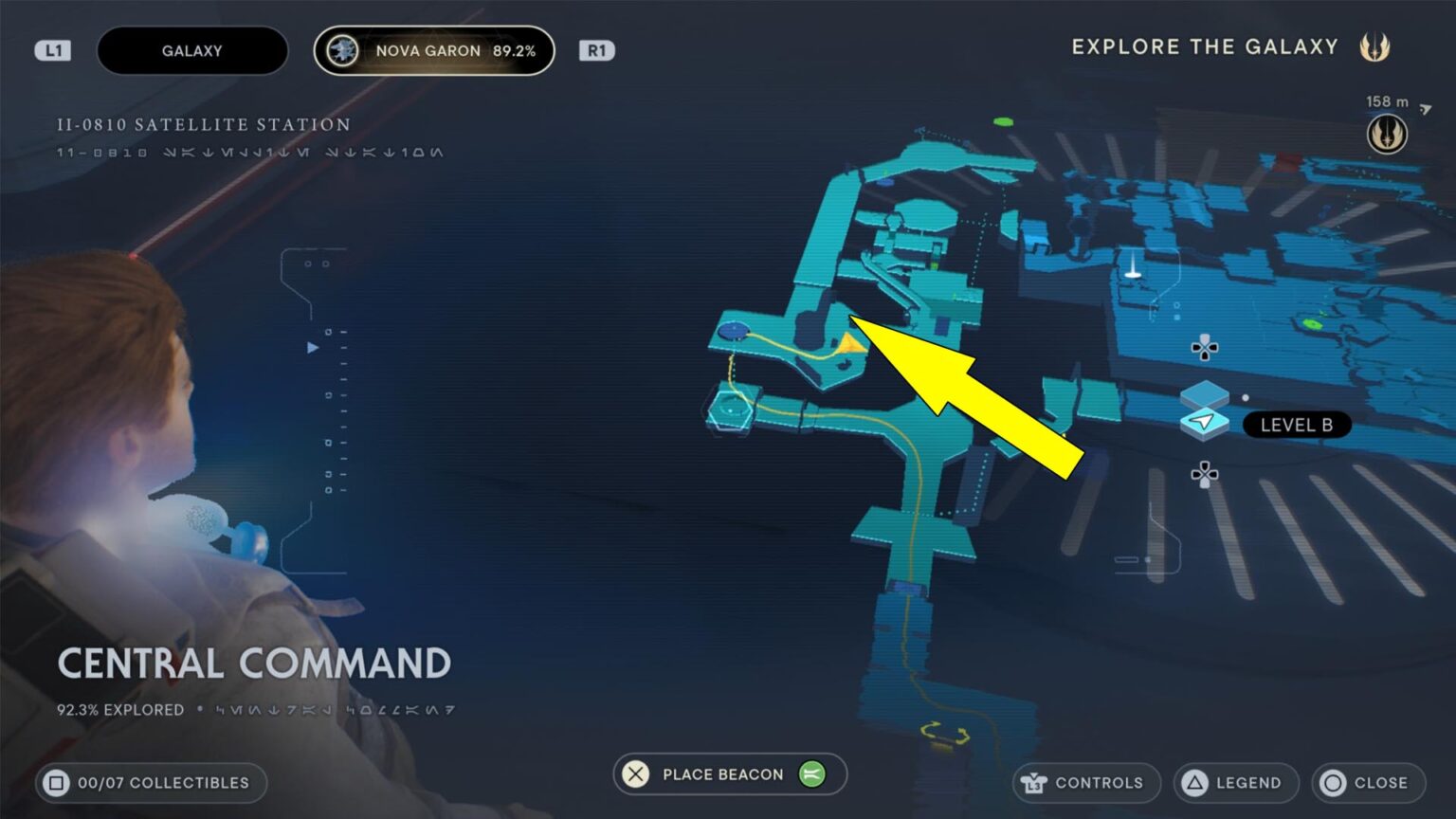1456x819 pixels.
Task: Click the Close button to exit map
Action: 1368,783
